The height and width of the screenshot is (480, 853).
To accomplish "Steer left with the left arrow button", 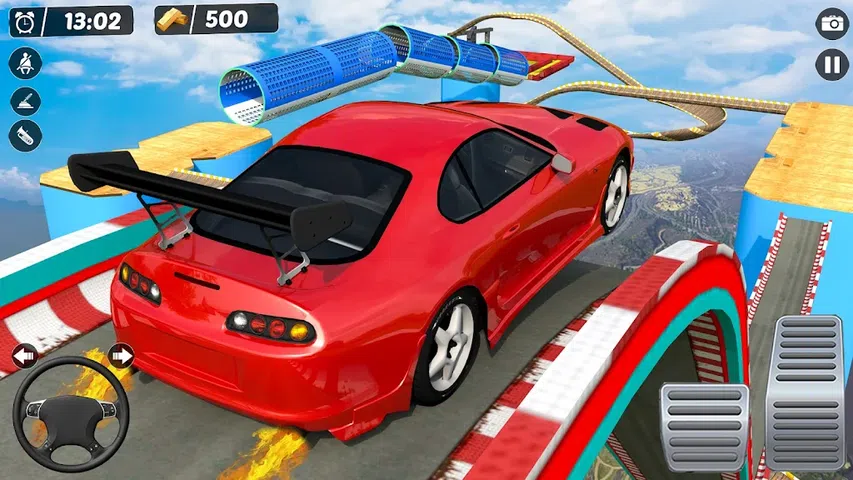I will (x=23, y=355).
